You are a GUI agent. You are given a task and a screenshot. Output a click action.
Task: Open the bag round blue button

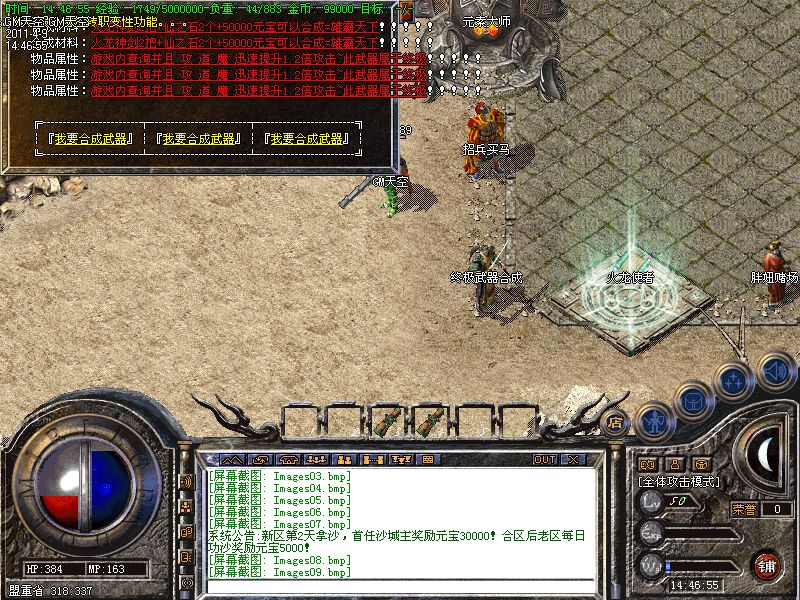coord(692,401)
